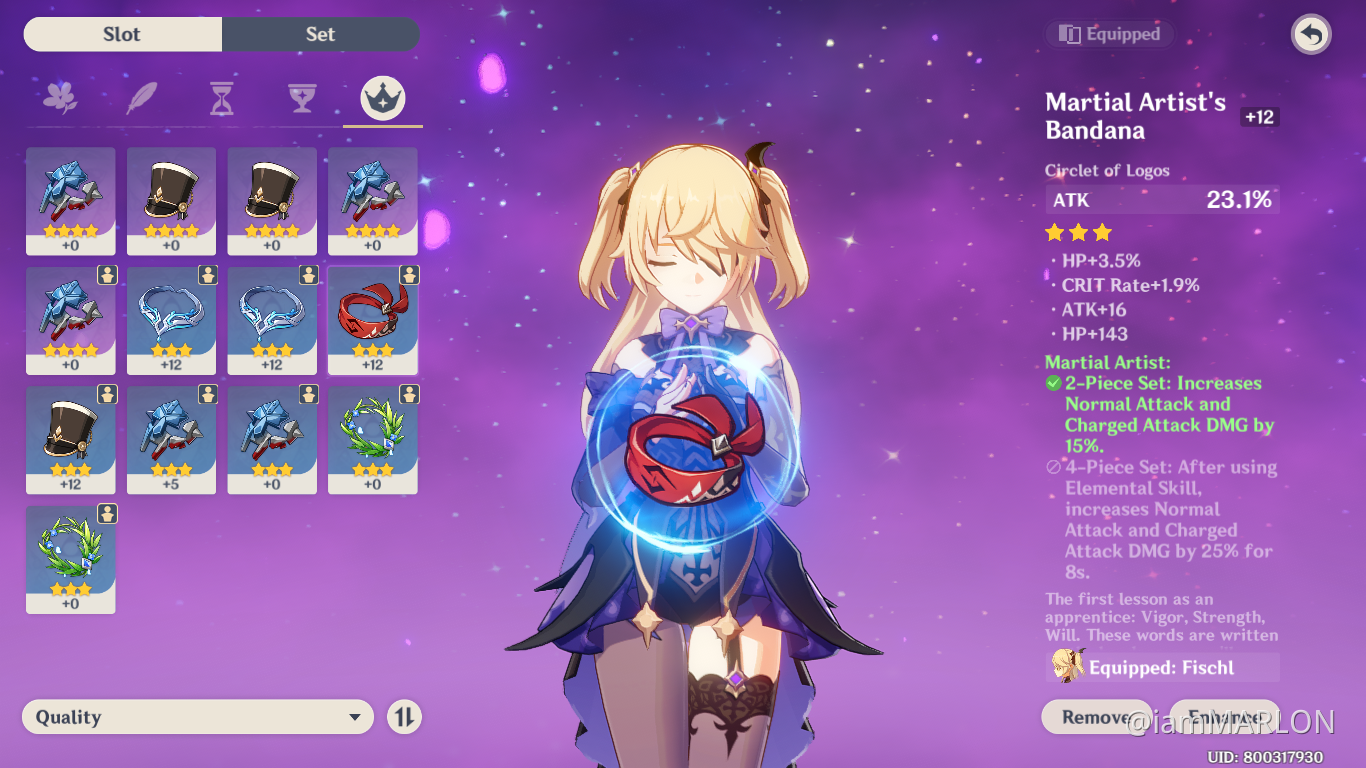Viewport: 1366px width, 768px height.
Task: Filter by Goblet of Eonothem icon
Action: [302, 96]
